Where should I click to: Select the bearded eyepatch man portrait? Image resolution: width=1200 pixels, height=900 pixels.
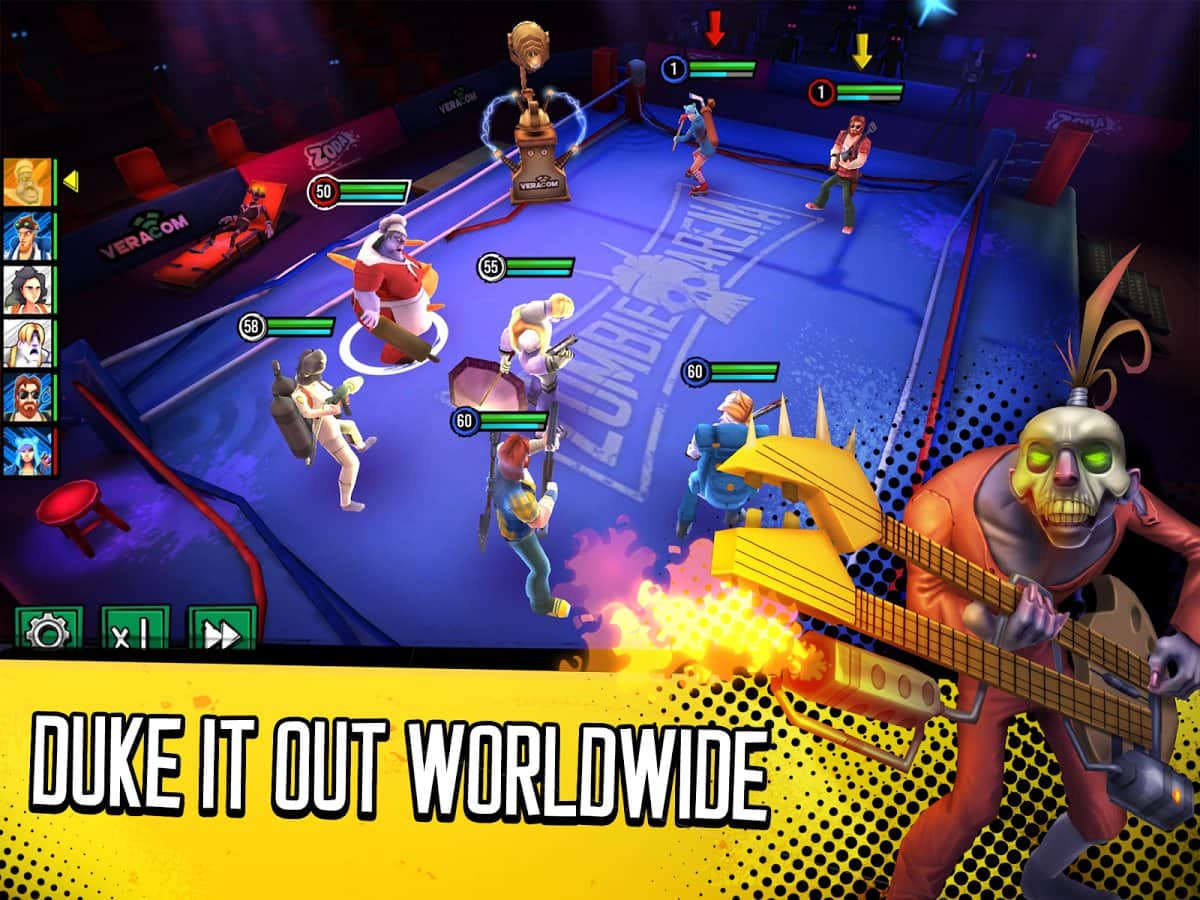pyautogui.click(x=27, y=398)
